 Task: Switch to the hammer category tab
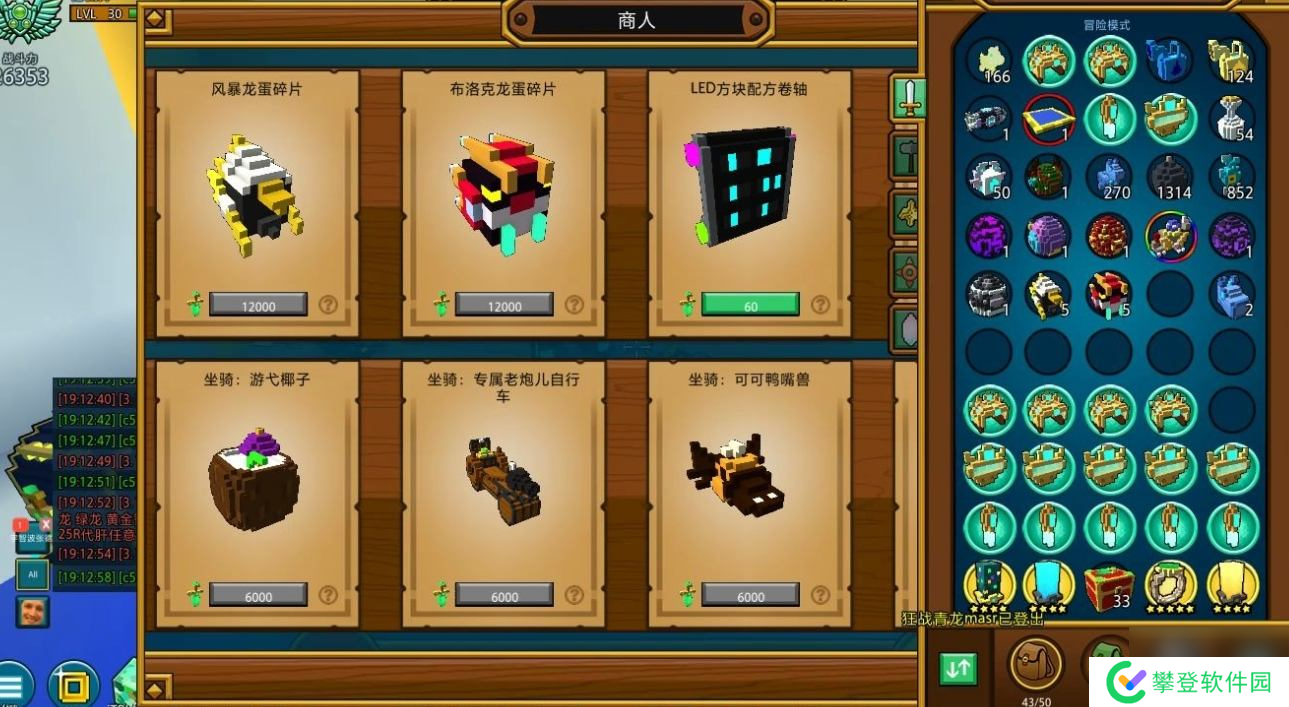click(907, 157)
